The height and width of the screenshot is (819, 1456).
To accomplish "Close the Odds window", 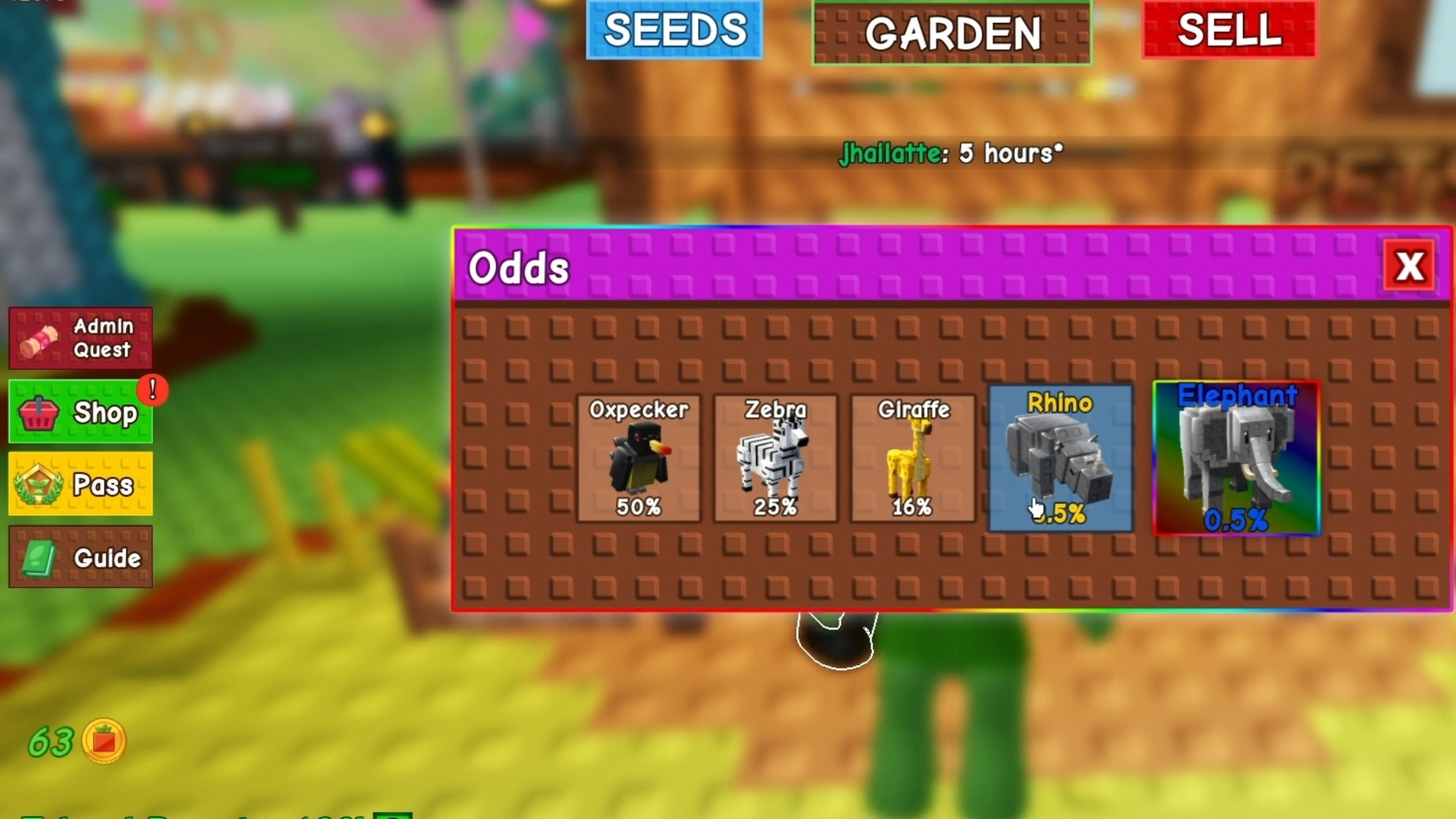I will (1408, 266).
